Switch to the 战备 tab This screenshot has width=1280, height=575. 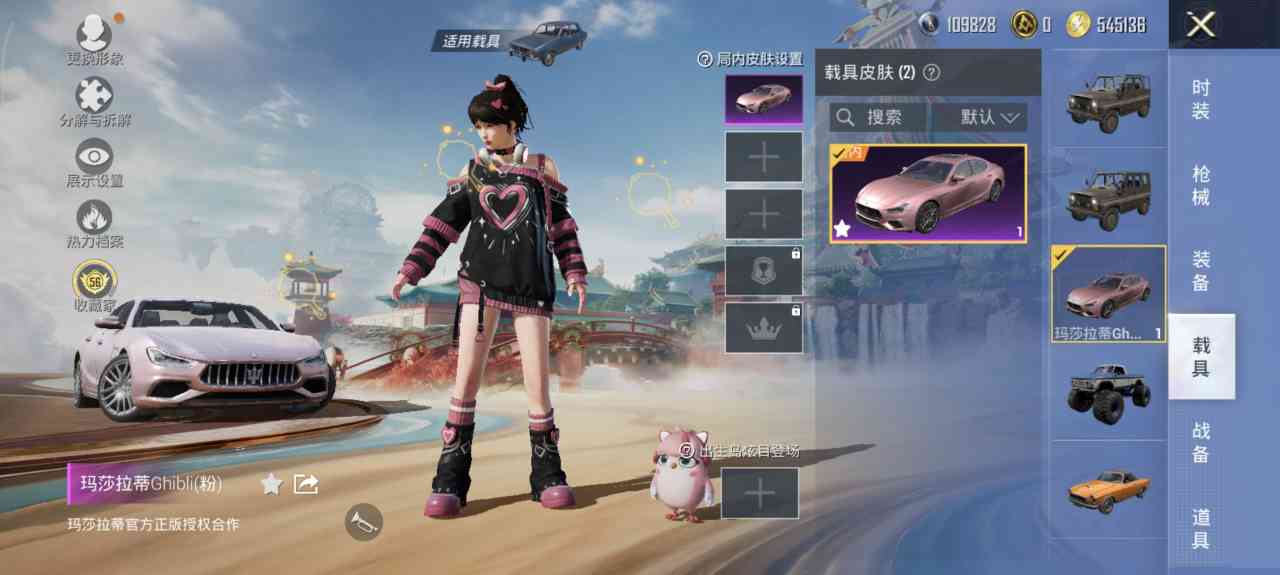click(x=1201, y=442)
